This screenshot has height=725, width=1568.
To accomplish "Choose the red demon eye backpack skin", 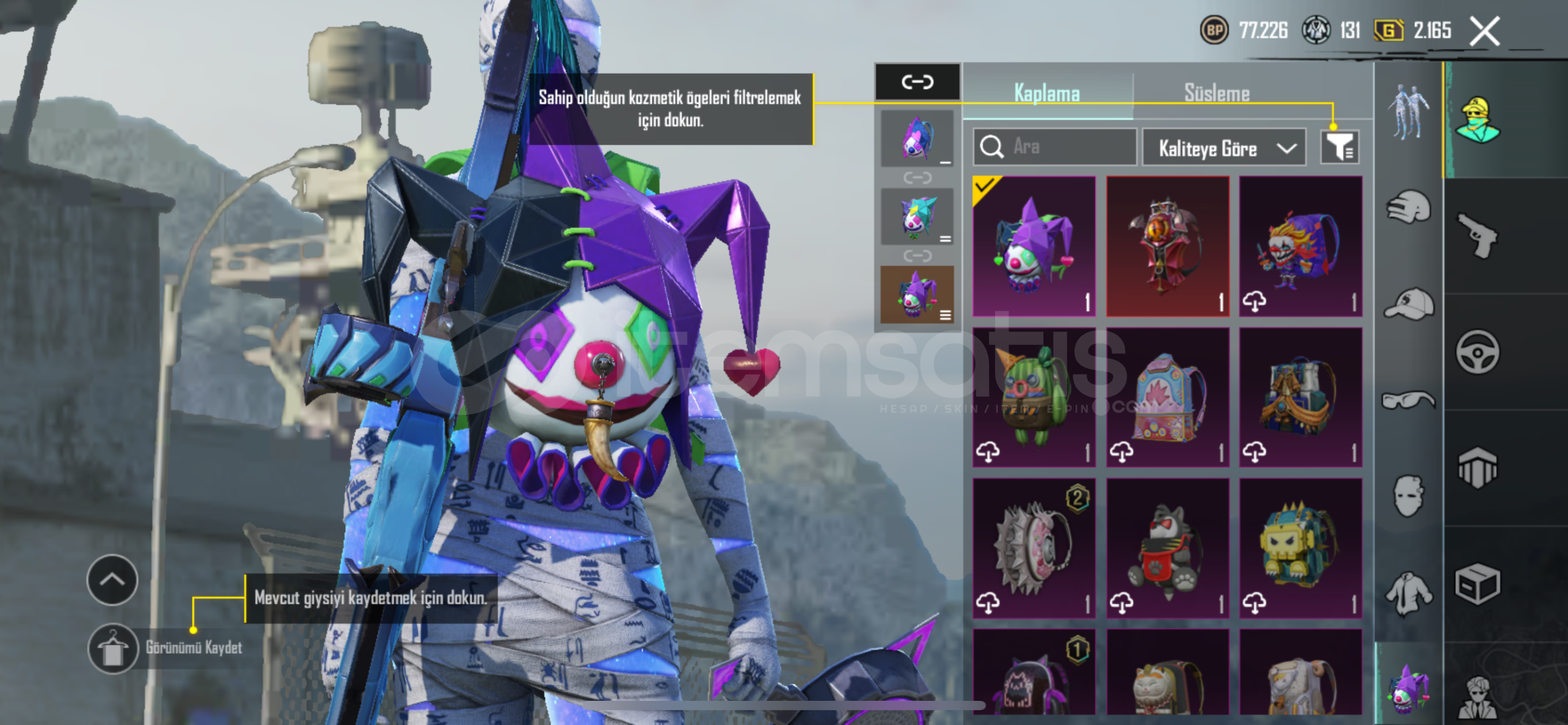I will 1167,246.
